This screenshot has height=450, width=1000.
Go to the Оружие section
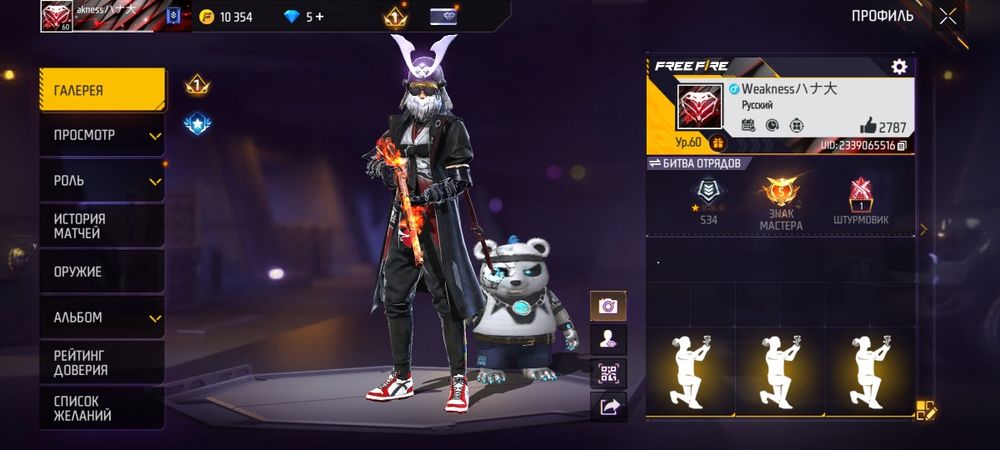click(x=102, y=272)
